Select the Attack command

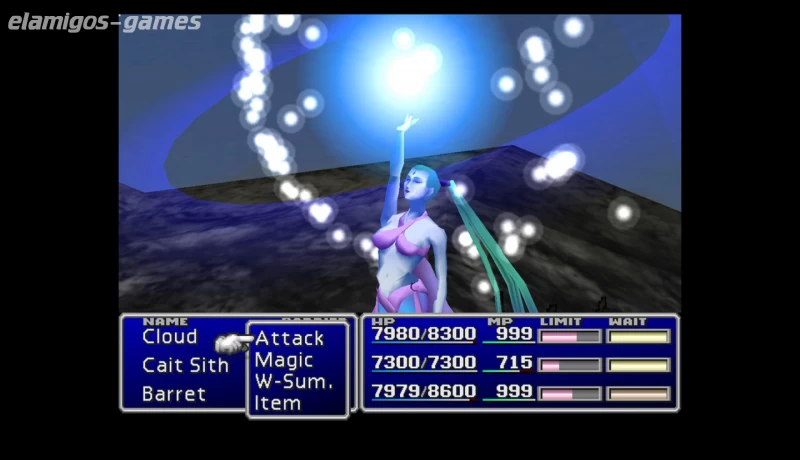(289, 338)
